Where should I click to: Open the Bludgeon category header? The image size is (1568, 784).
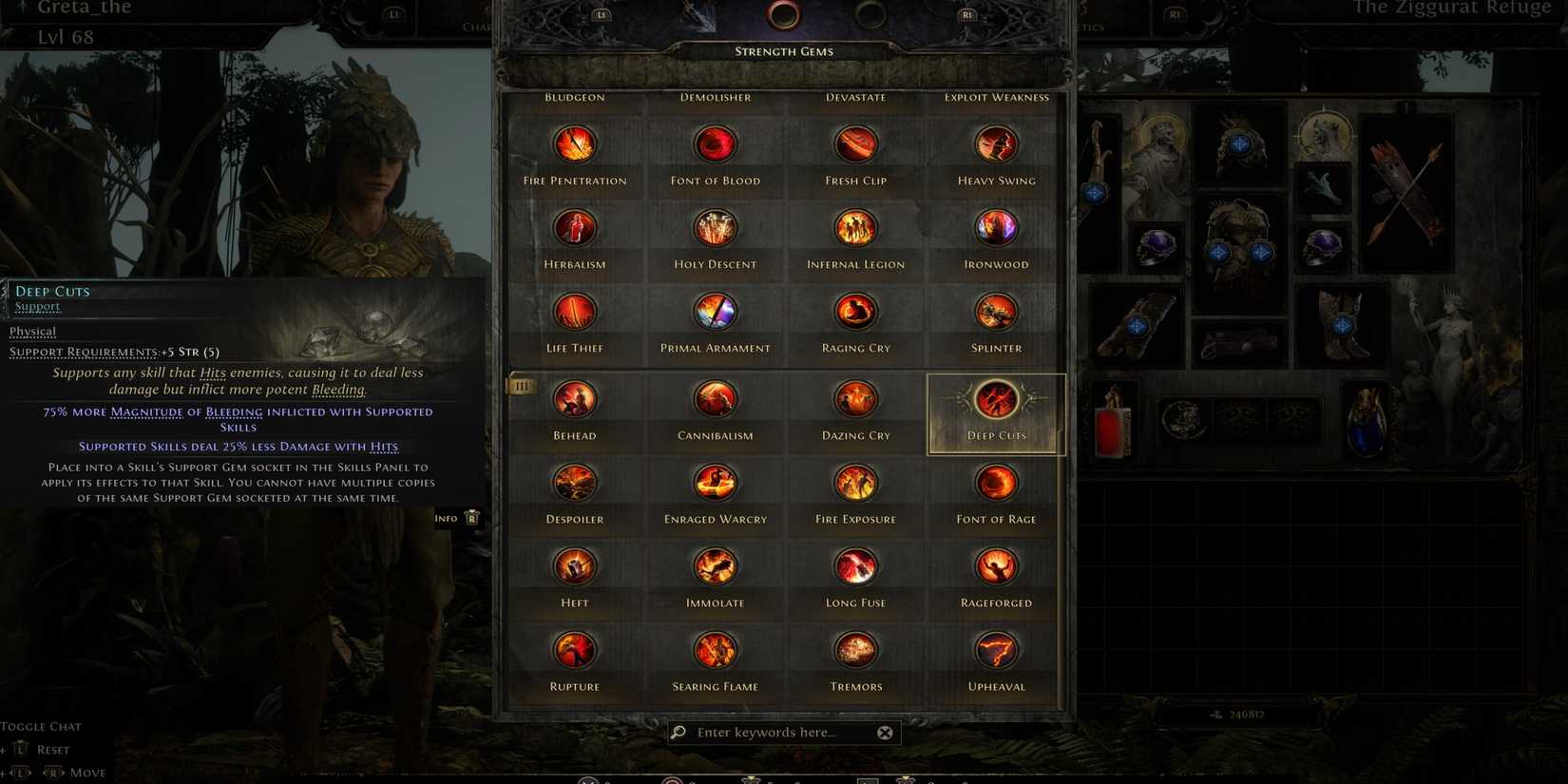[574, 96]
